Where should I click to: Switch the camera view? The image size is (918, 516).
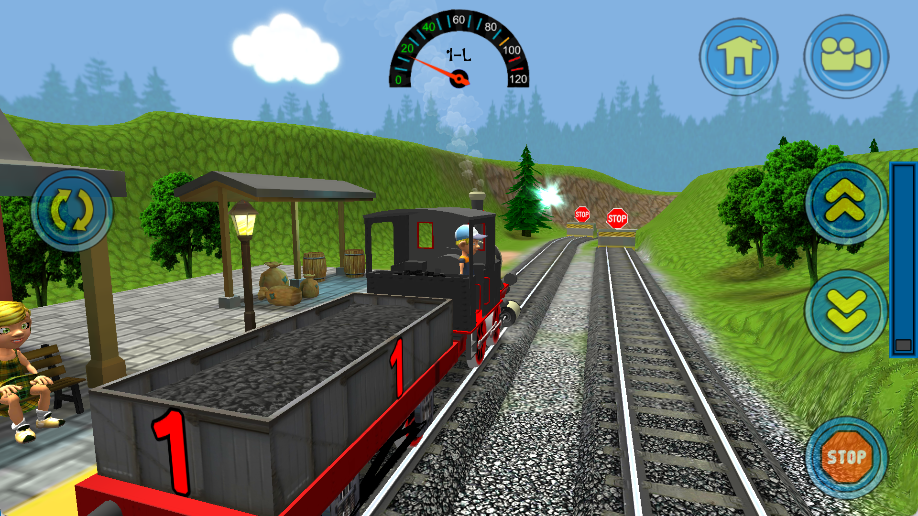[x=845, y=56]
